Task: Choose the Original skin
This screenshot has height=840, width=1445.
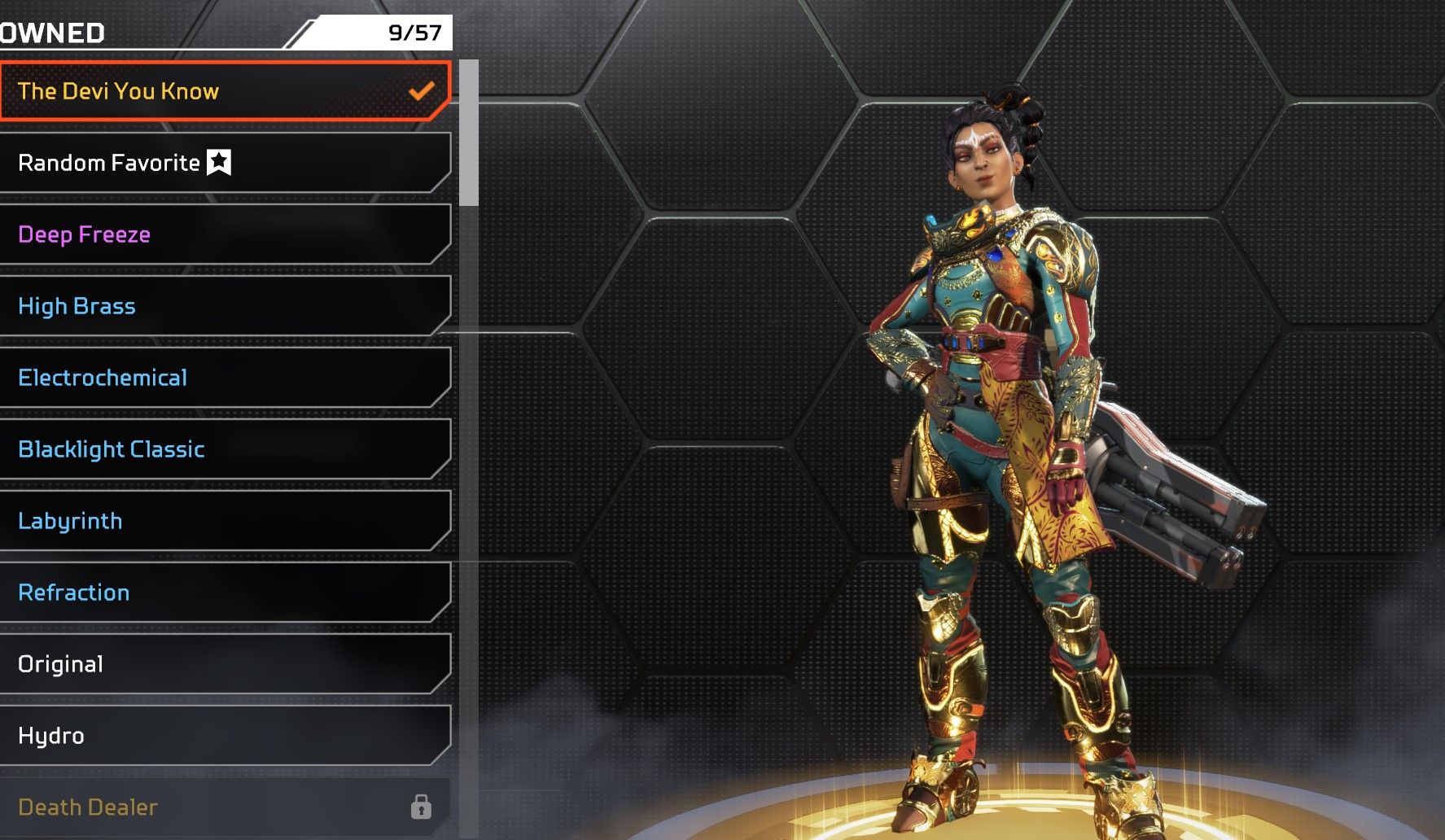Action: [x=224, y=664]
